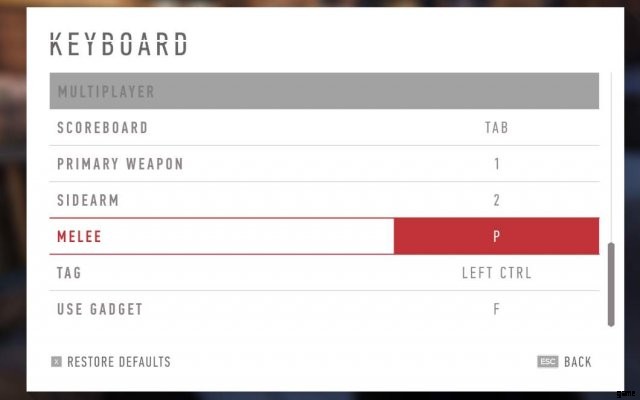
Task: Choose the Use Gadget keybinding row
Action: 324,309
